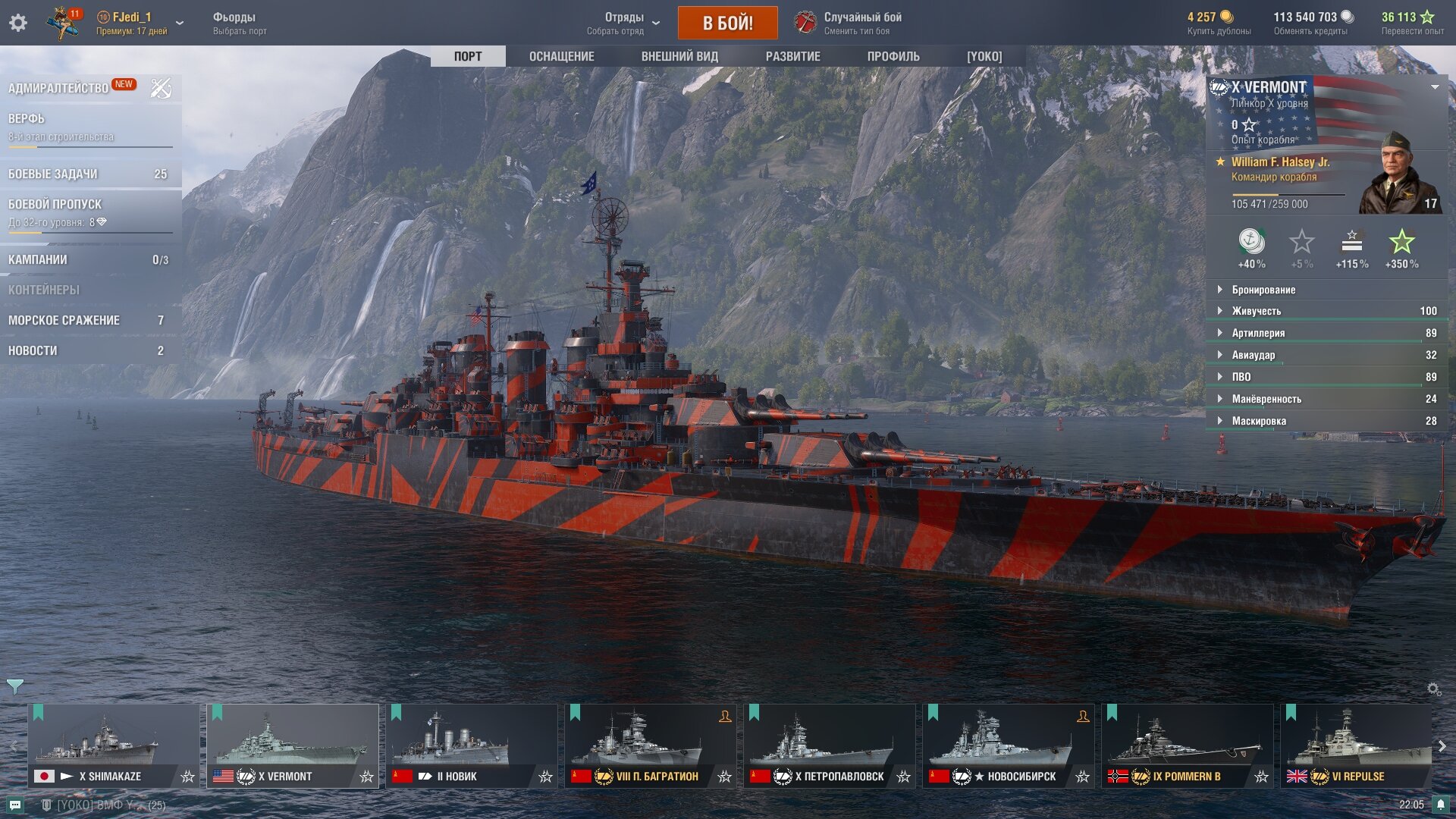Image resolution: width=1456 pixels, height=819 pixels.
Task: Expand the Артиллерия ship parameters
Action: tap(1258, 333)
